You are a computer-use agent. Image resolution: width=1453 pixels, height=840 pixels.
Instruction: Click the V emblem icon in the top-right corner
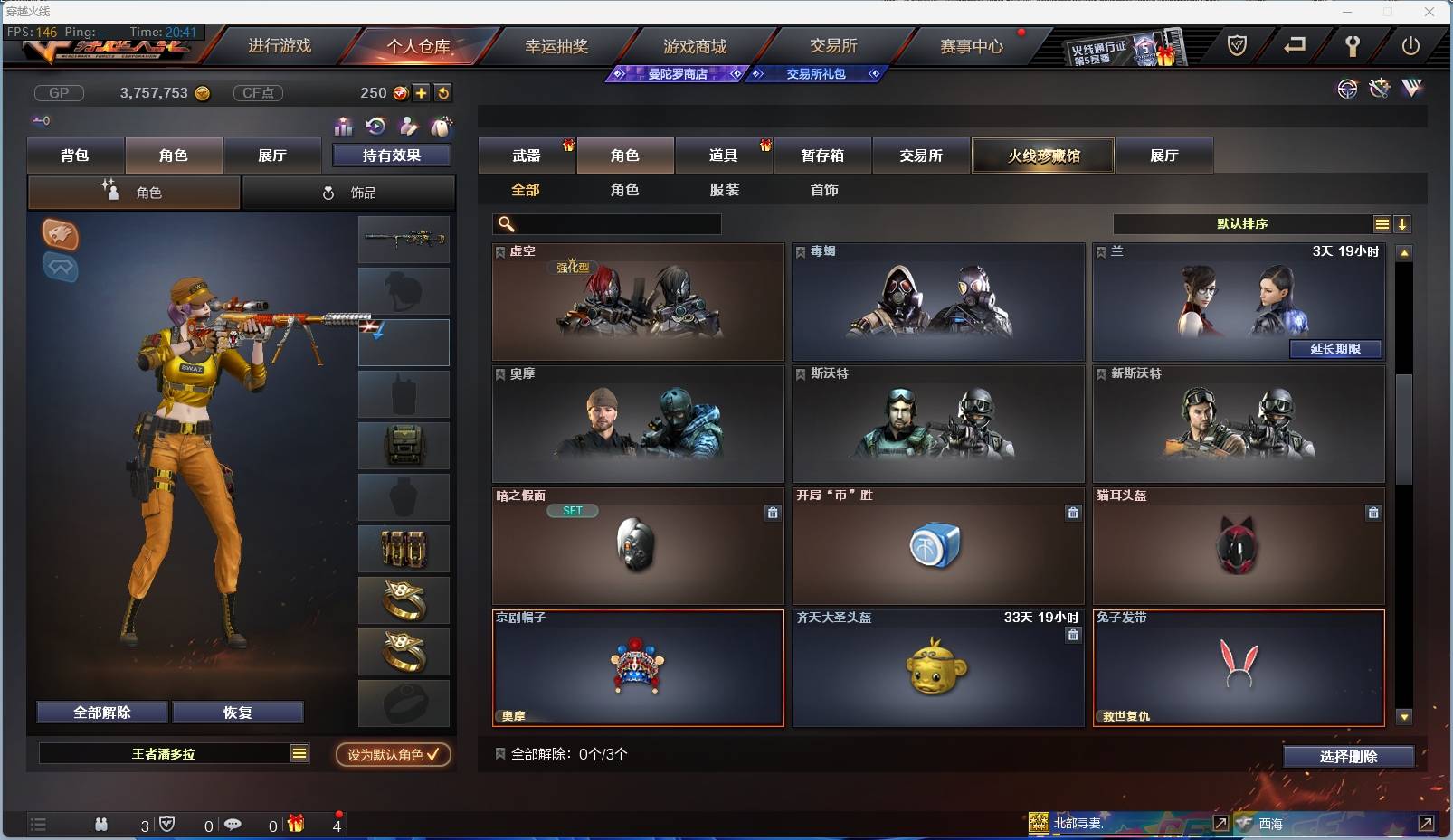coord(1411,90)
